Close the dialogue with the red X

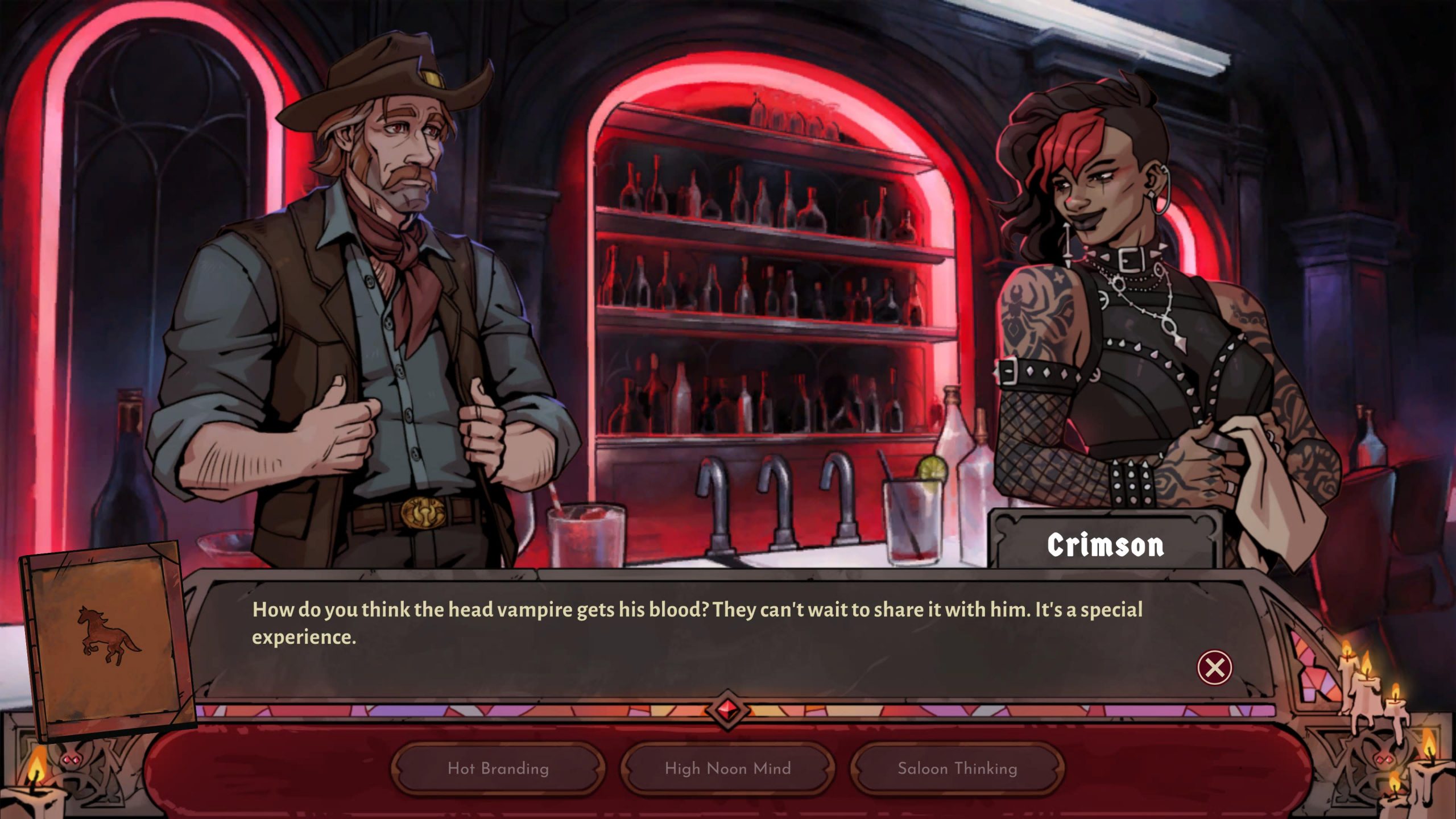tap(1214, 667)
